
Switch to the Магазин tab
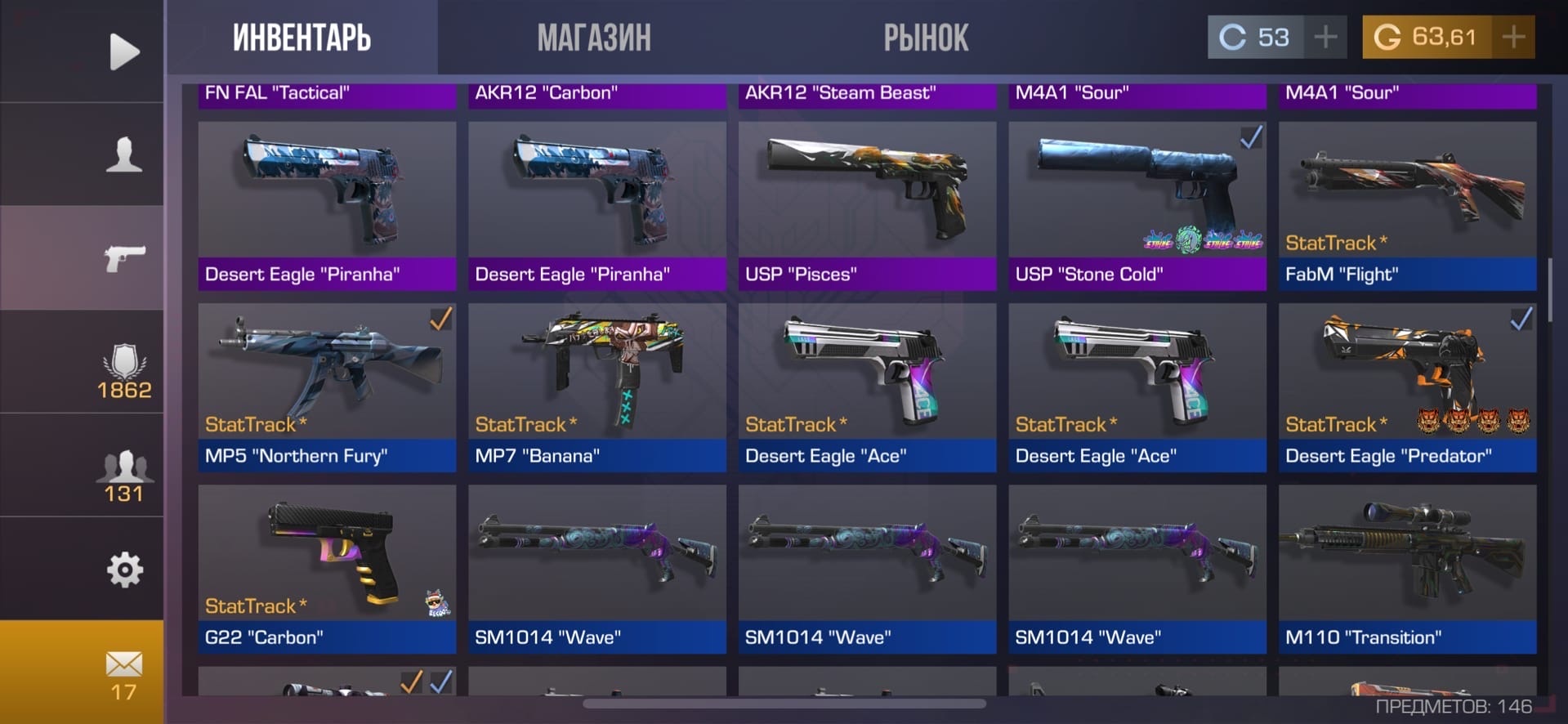pos(594,38)
